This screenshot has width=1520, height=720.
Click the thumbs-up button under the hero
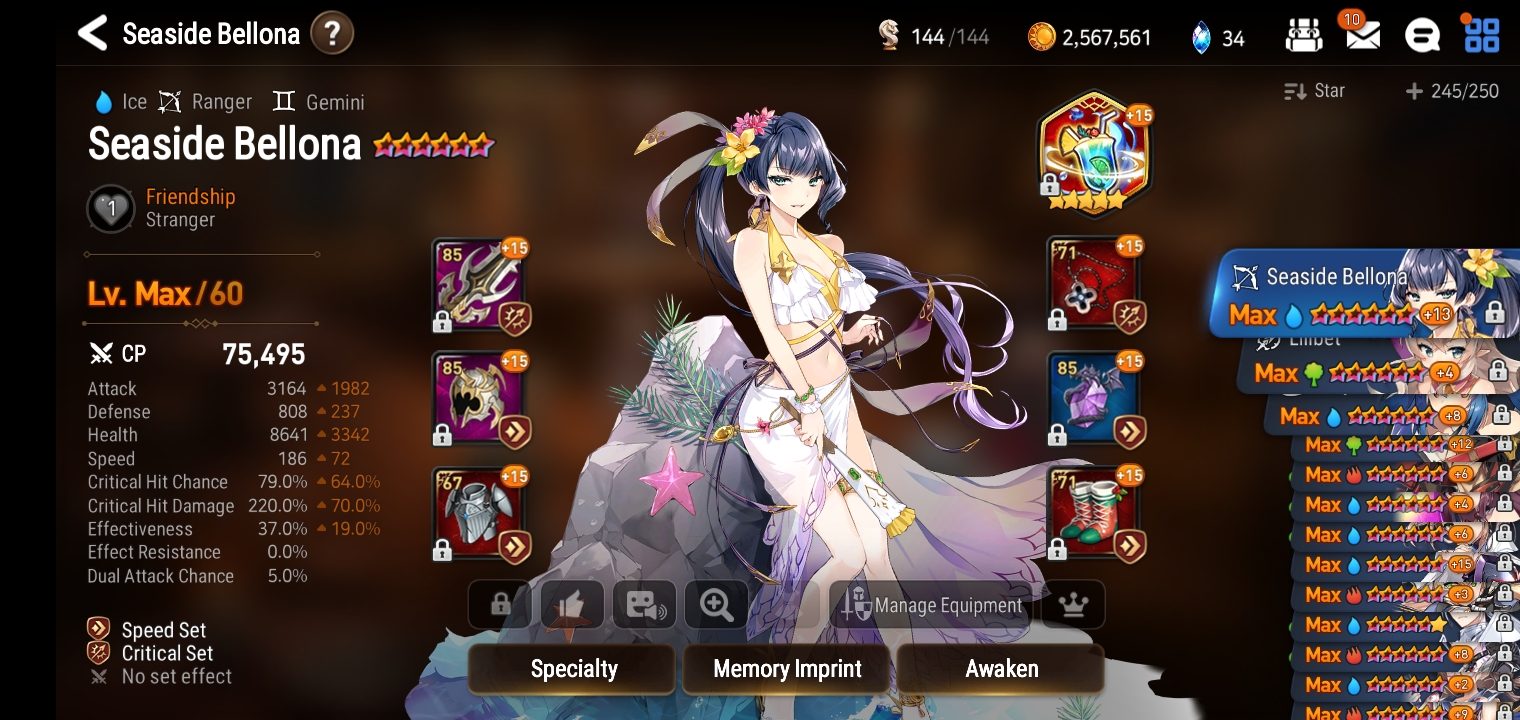pyautogui.click(x=572, y=605)
